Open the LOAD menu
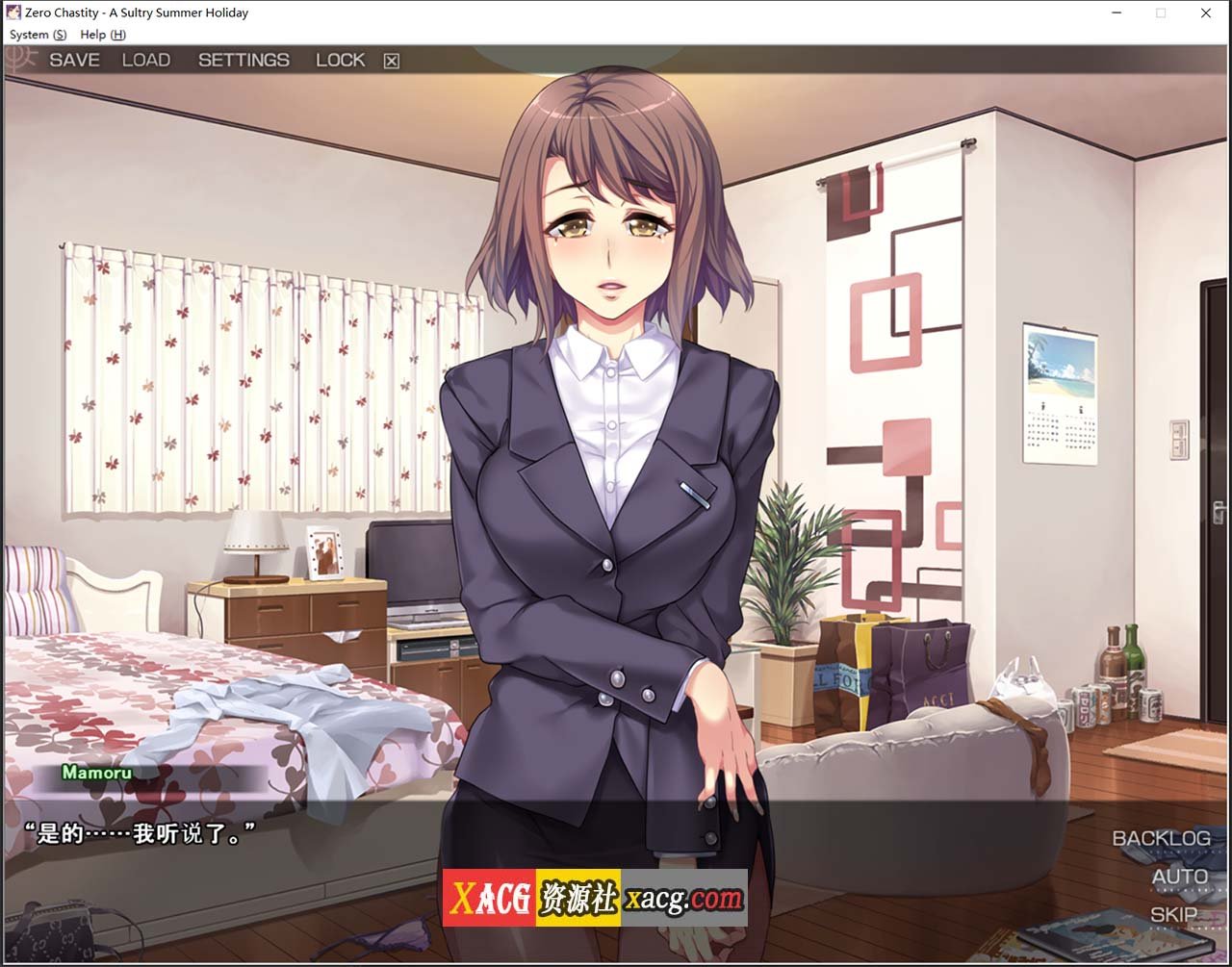 [x=145, y=60]
